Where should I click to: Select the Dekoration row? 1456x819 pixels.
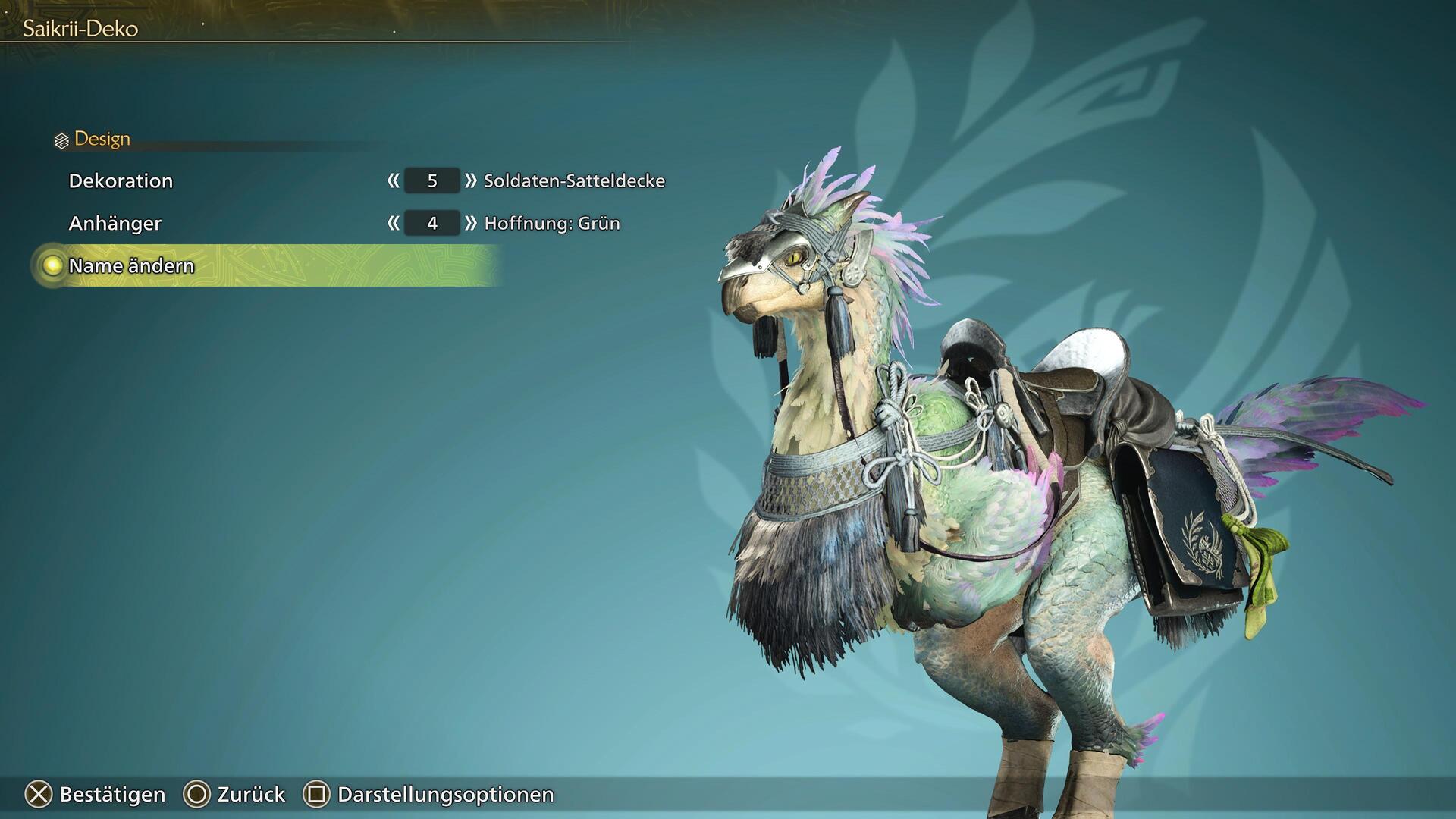(x=121, y=181)
